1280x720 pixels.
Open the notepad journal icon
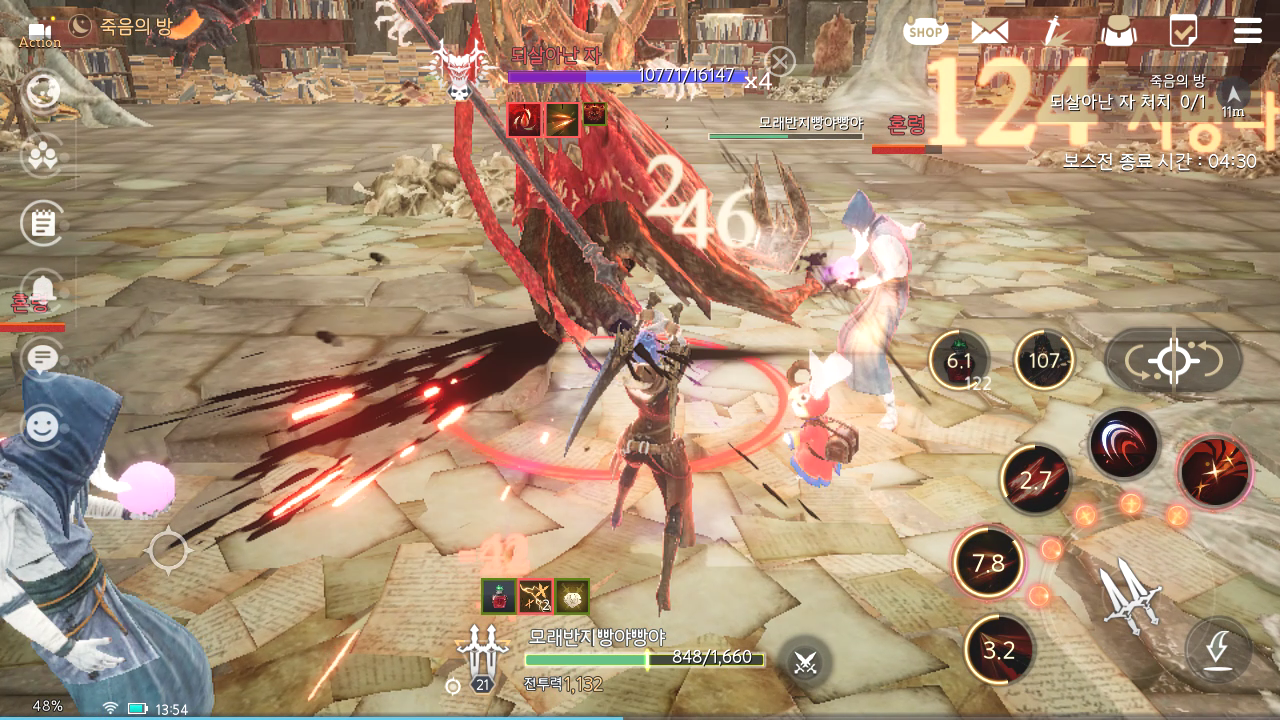(x=42, y=222)
